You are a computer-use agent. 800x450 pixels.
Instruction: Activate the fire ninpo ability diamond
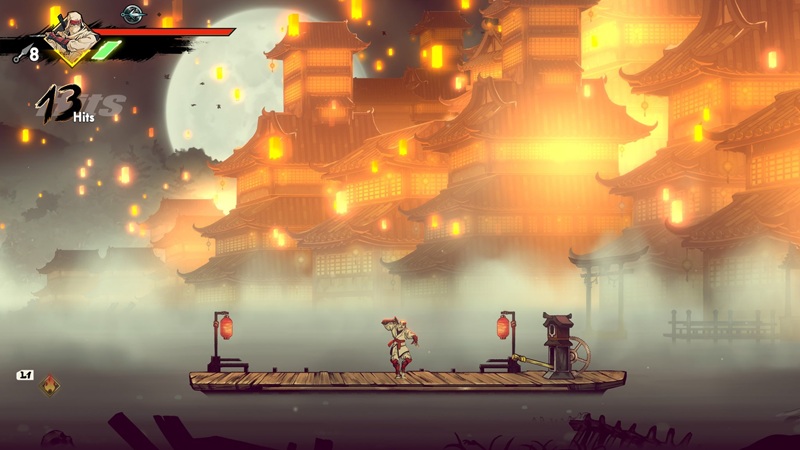tap(50, 385)
